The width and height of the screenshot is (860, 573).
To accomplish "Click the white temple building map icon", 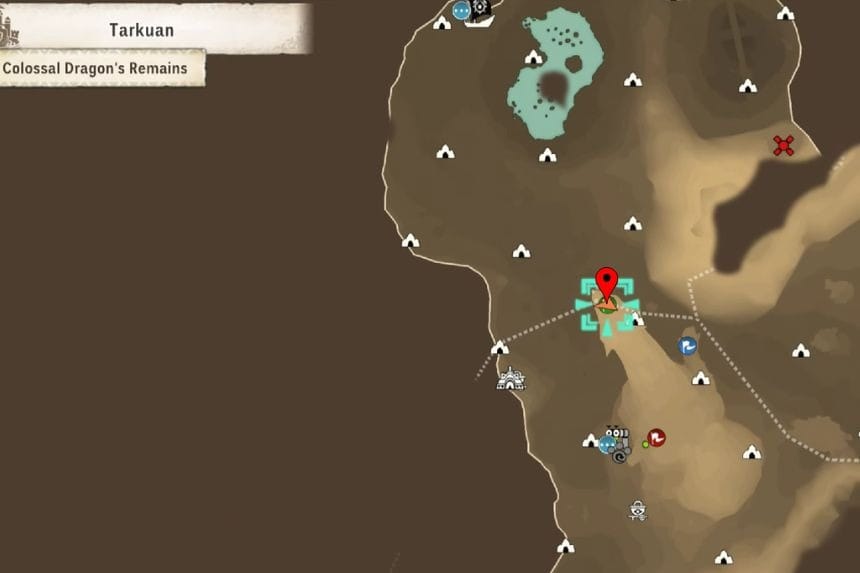I will point(511,378).
